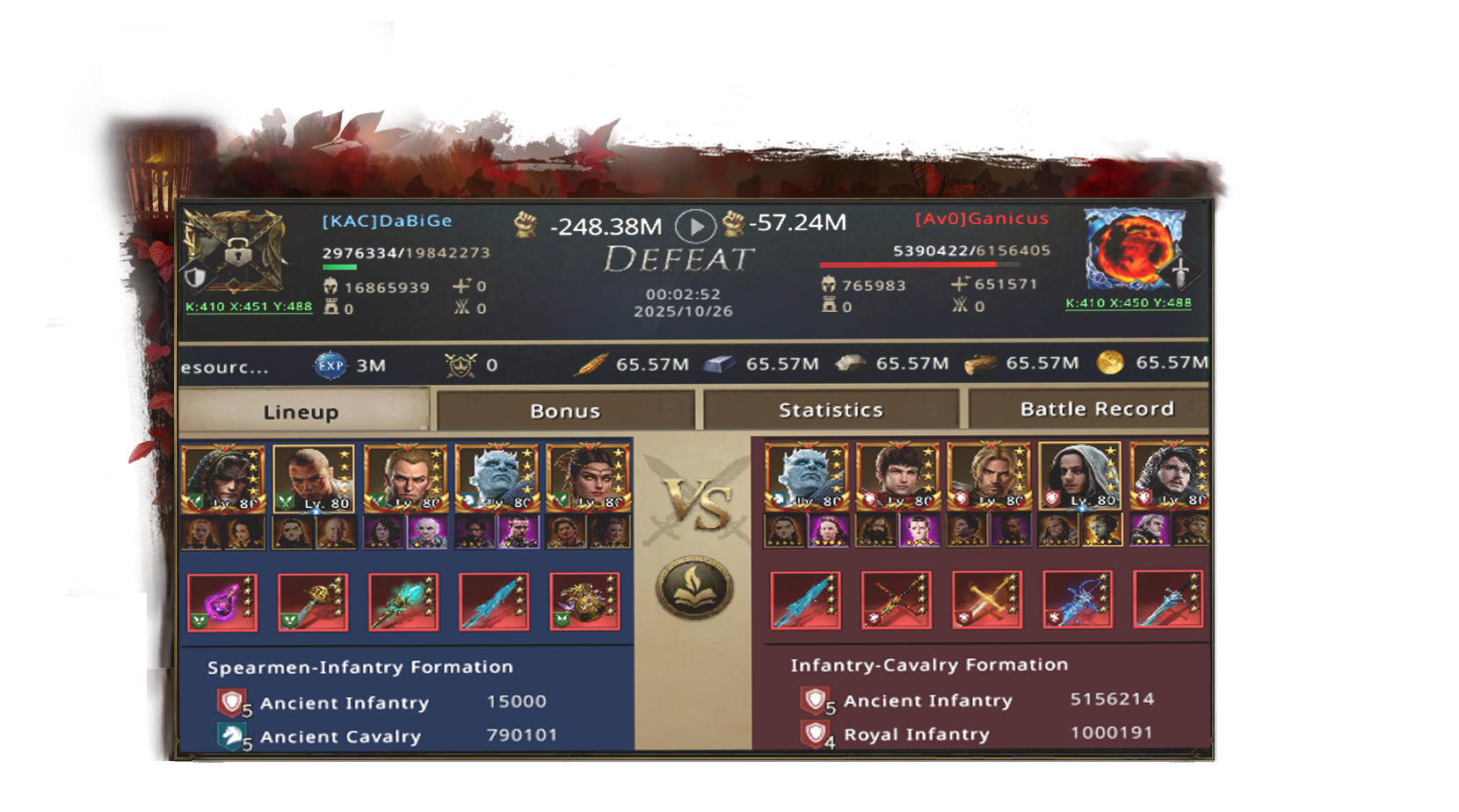
Task: Inspect the hooded woman hero portrait
Action: 1078,477
